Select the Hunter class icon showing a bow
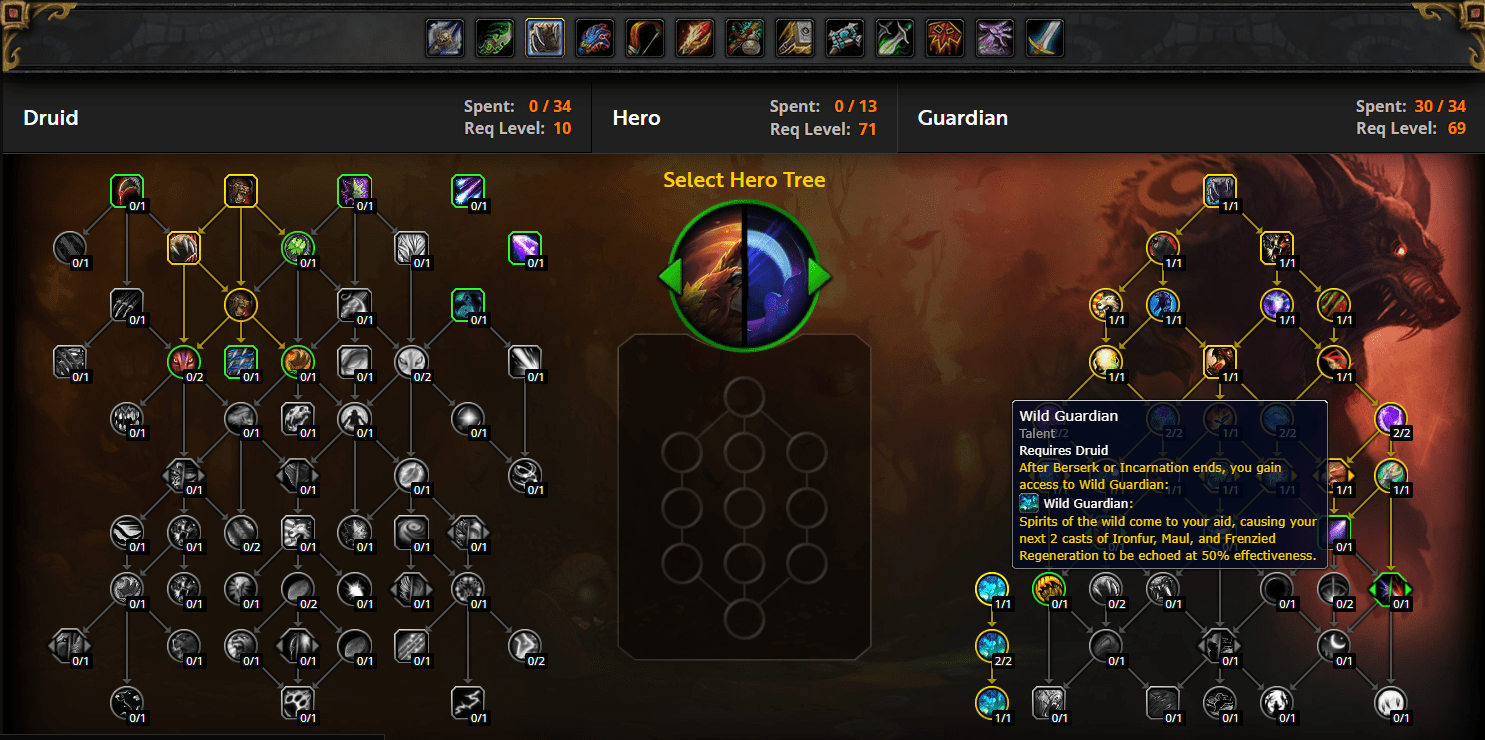Viewport: 1485px width, 740px height. (x=644, y=38)
